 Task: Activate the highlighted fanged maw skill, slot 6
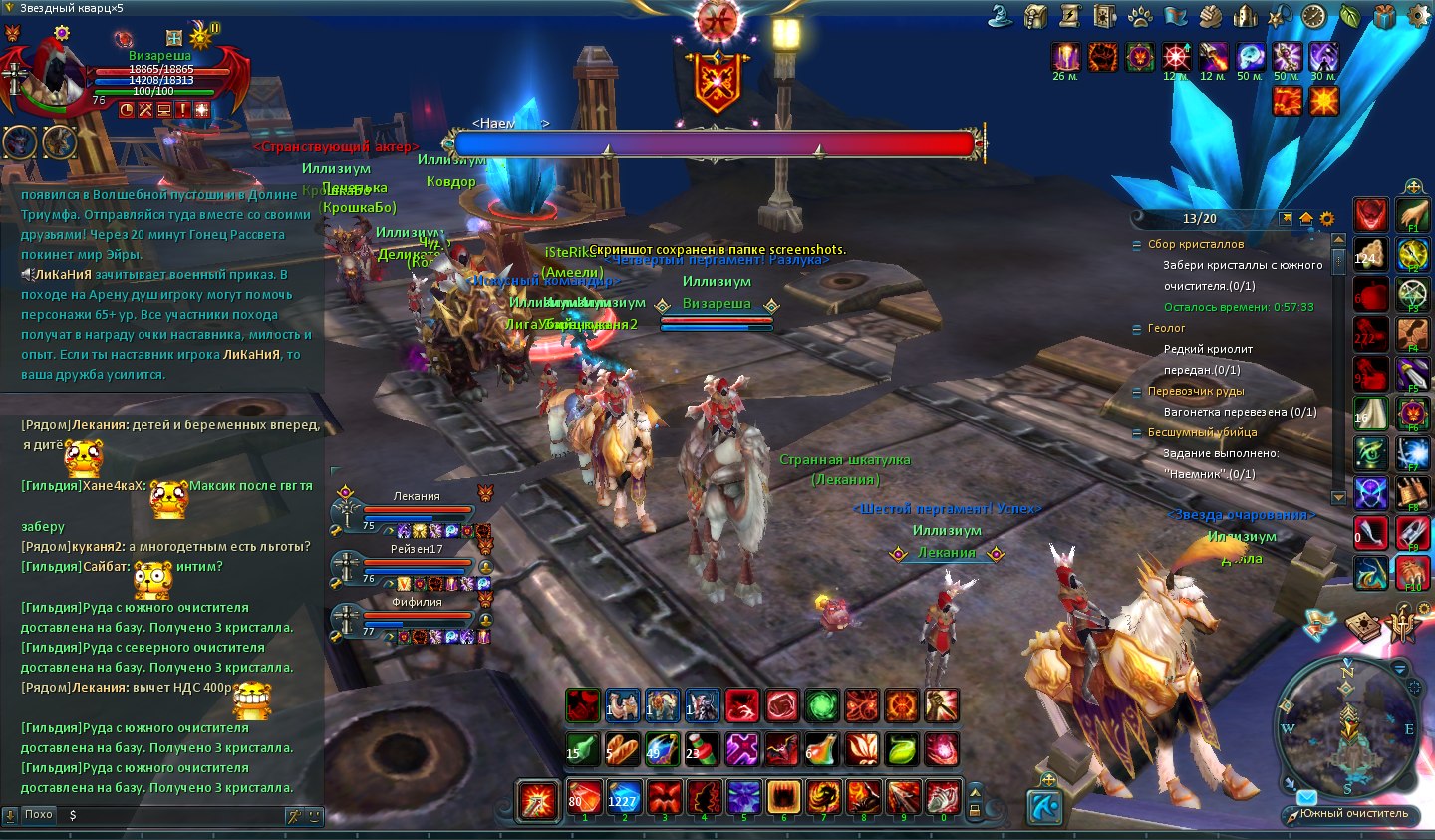784,797
